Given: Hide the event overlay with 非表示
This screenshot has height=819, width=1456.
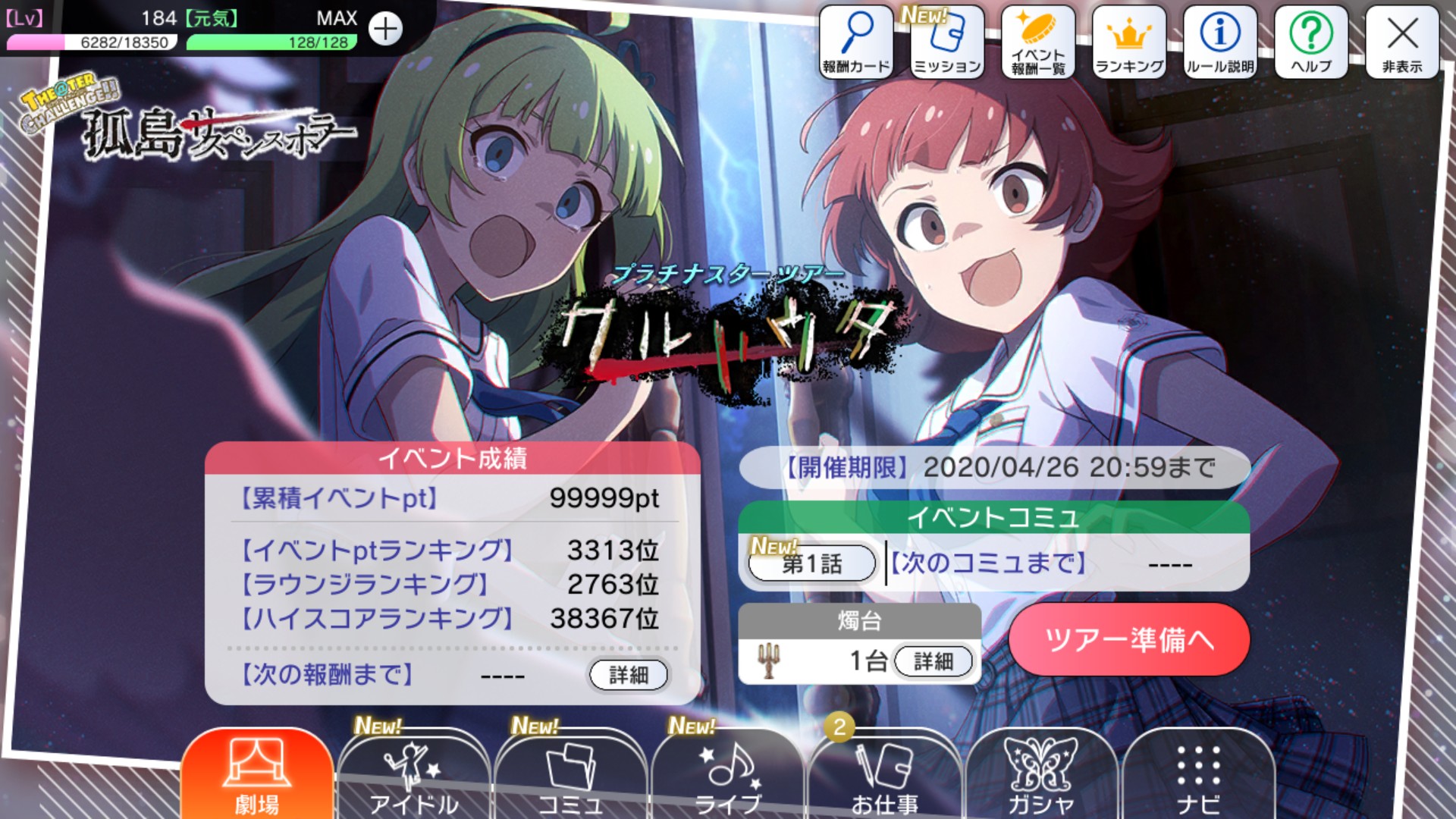Looking at the screenshot, I should [x=1404, y=42].
